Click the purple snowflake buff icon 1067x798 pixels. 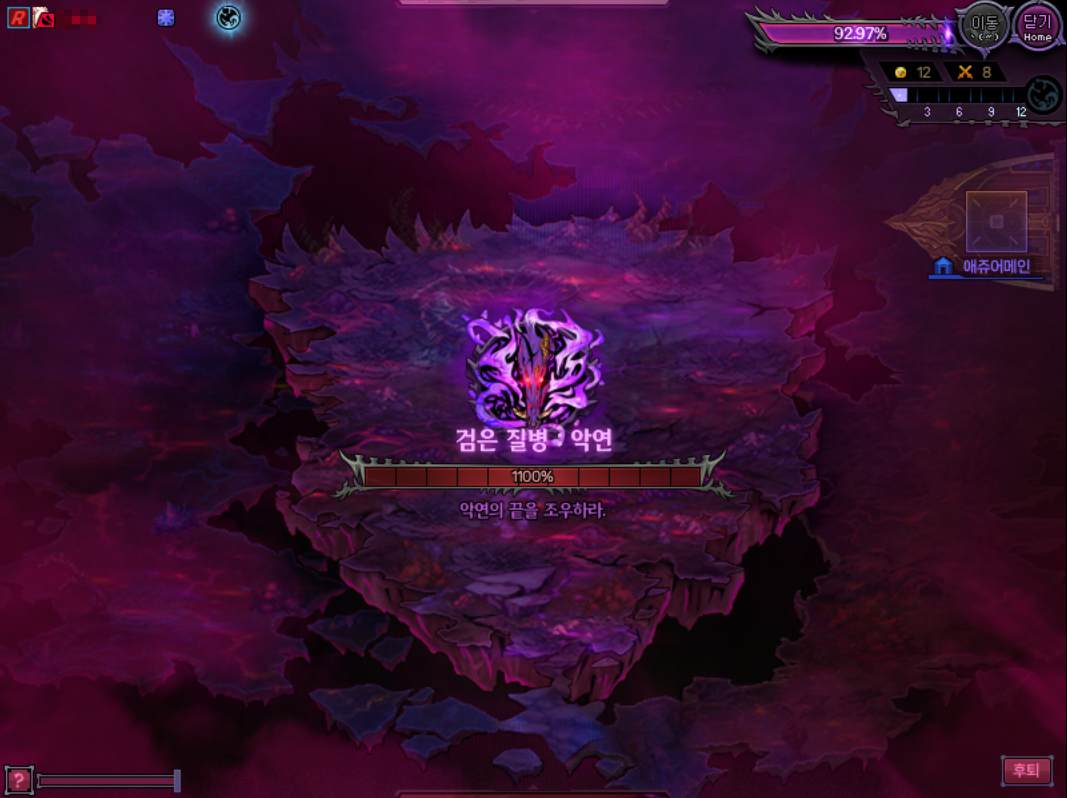tap(166, 17)
